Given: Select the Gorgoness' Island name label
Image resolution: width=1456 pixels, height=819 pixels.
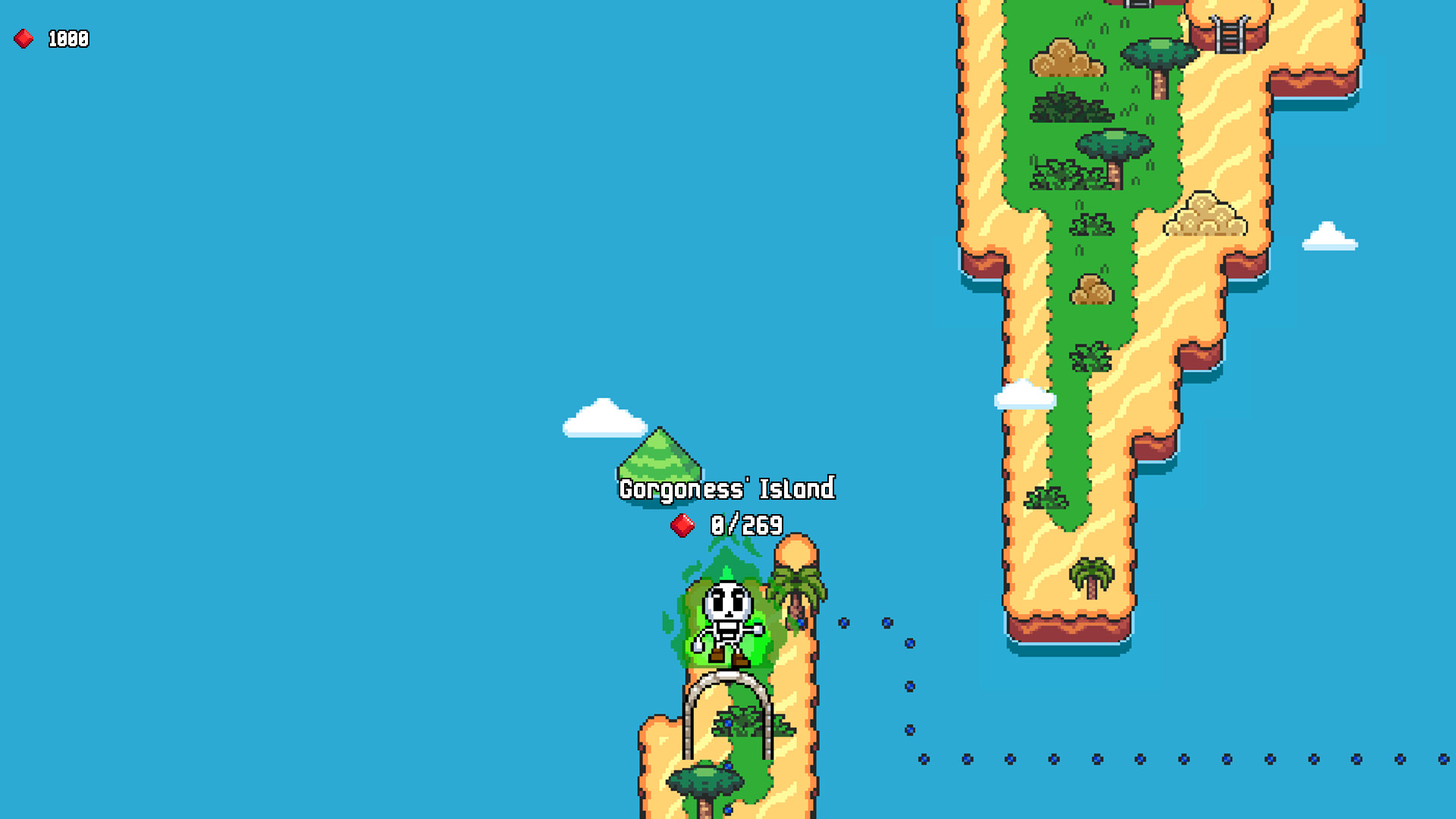Looking at the screenshot, I should point(726,489).
